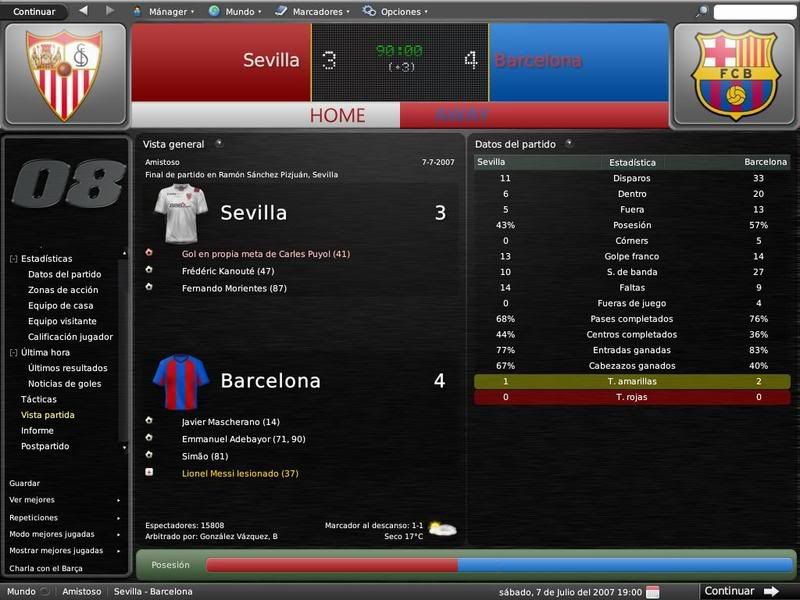Click the search text field
The height and width of the screenshot is (600, 800).
[x=754, y=12]
